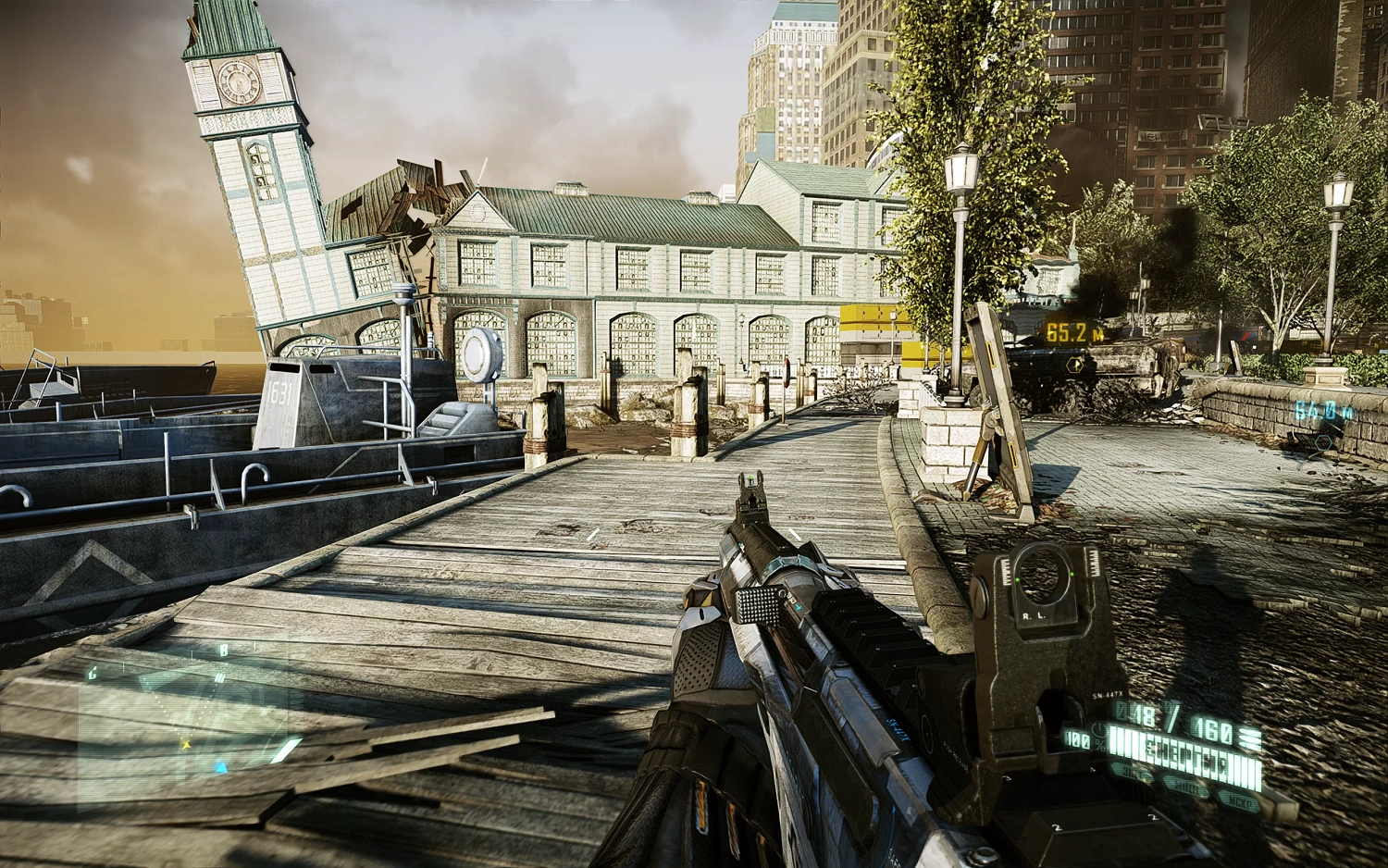Click the SN-447X weapon designation label
The image size is (1388, 868).
coord(1108,695)
